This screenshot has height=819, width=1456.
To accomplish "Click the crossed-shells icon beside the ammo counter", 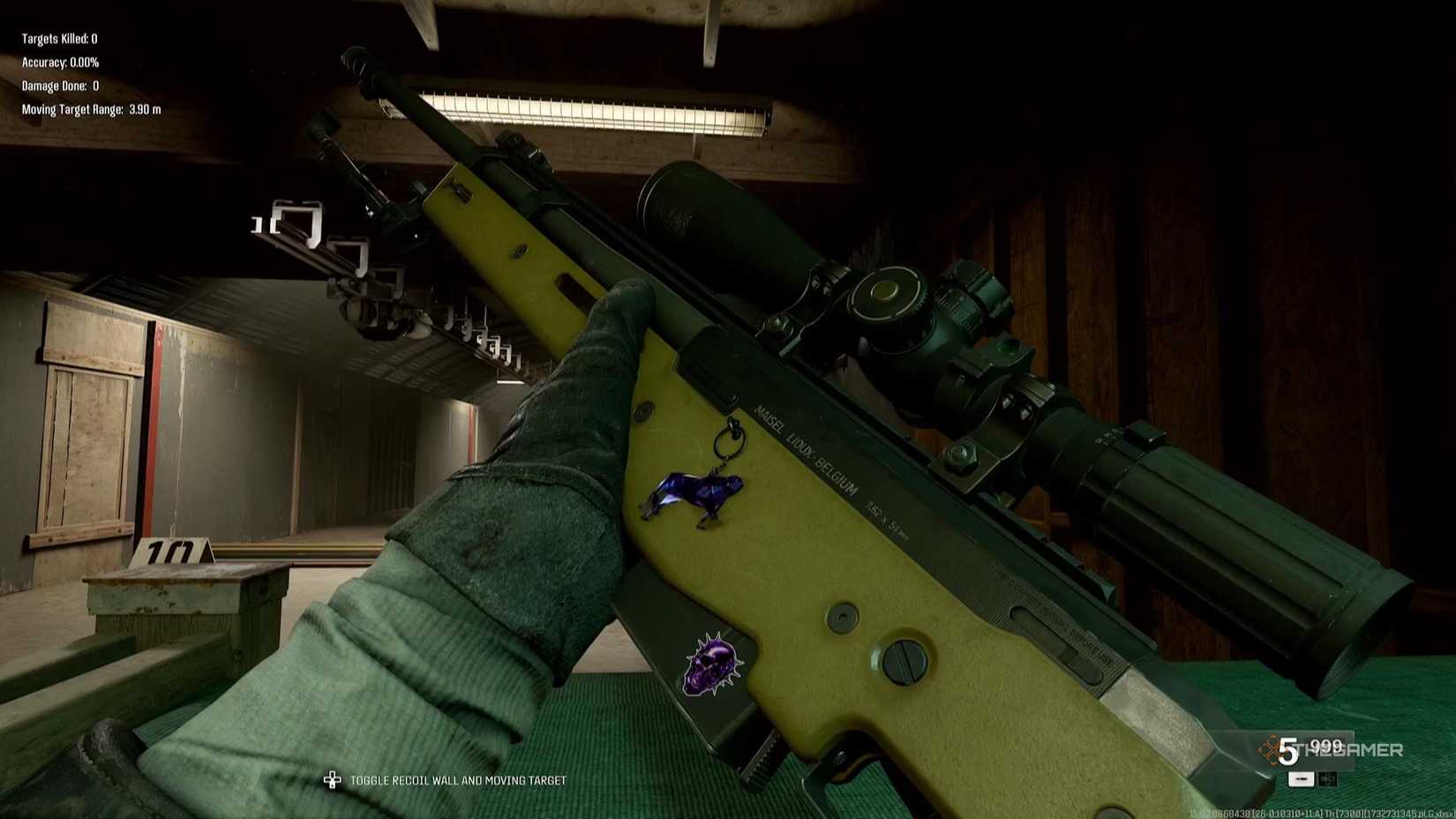I will (x=1272, y=748).
